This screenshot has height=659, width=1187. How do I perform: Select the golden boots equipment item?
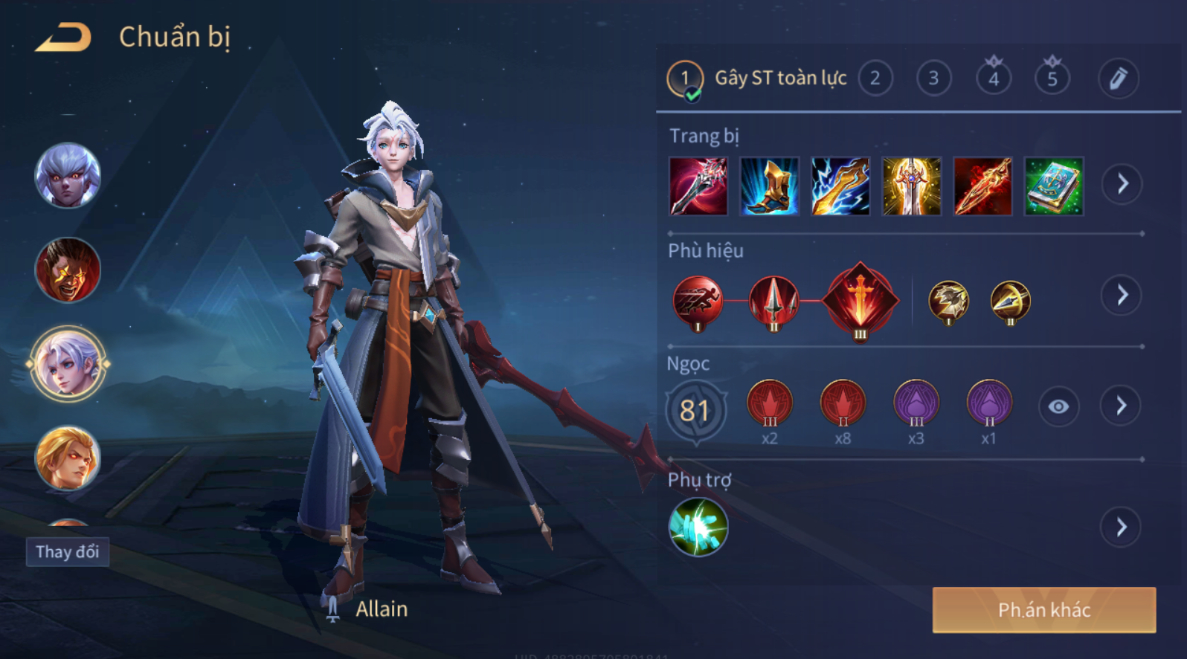click(769, 186)
